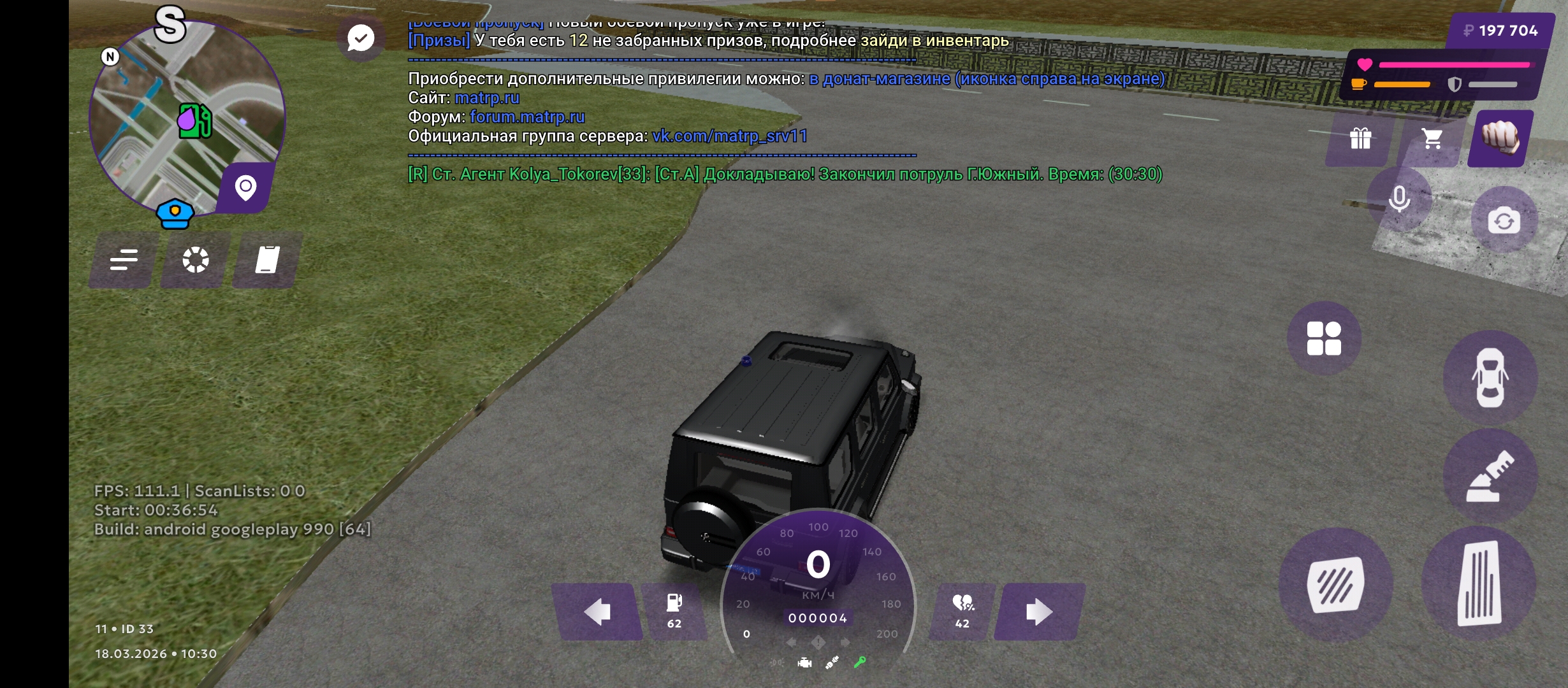Steer right with the right arrow
The width and height of the screenshot is (1568, 688).
1038,612
